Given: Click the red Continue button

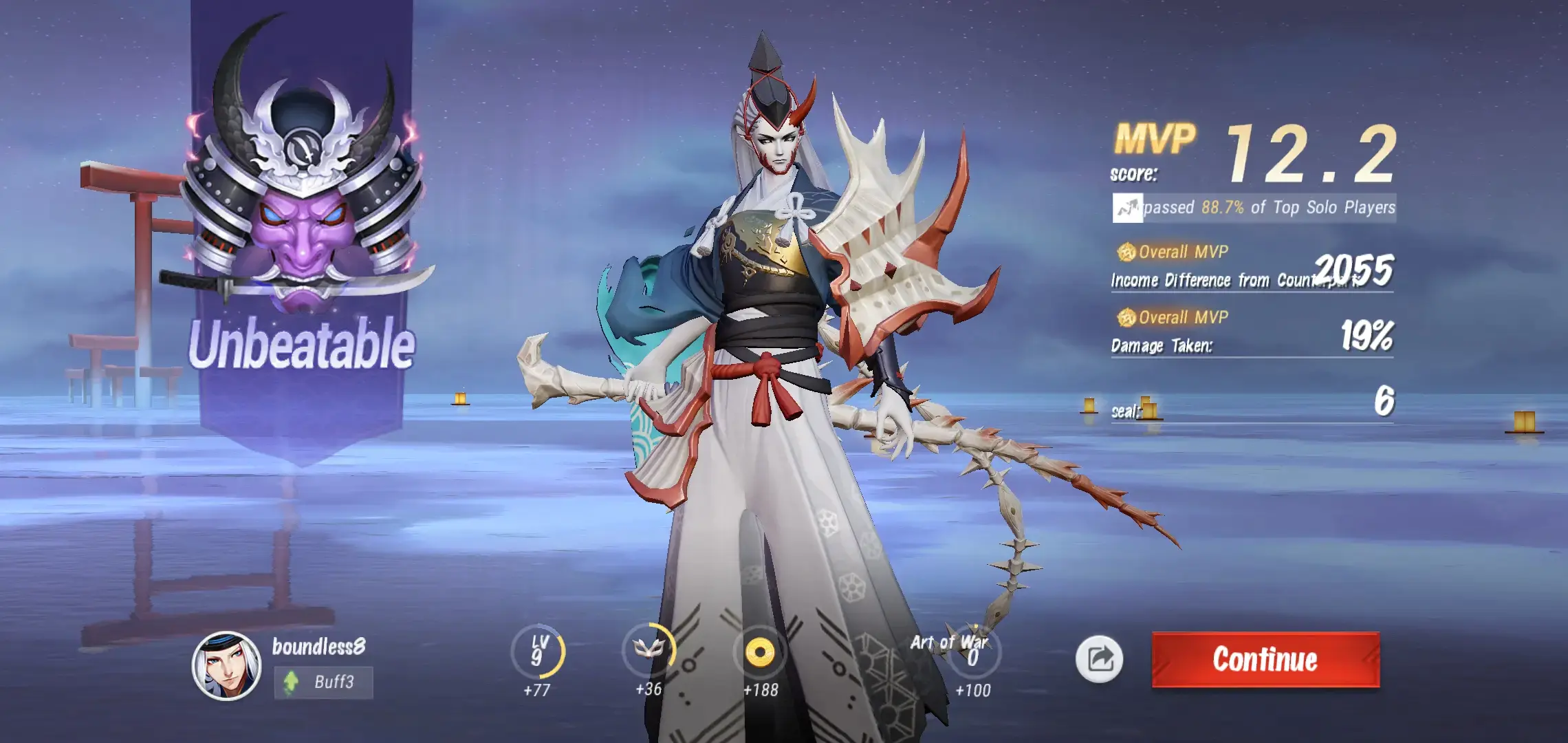Looking at the screenshot, I should (x=1265, y=659).
